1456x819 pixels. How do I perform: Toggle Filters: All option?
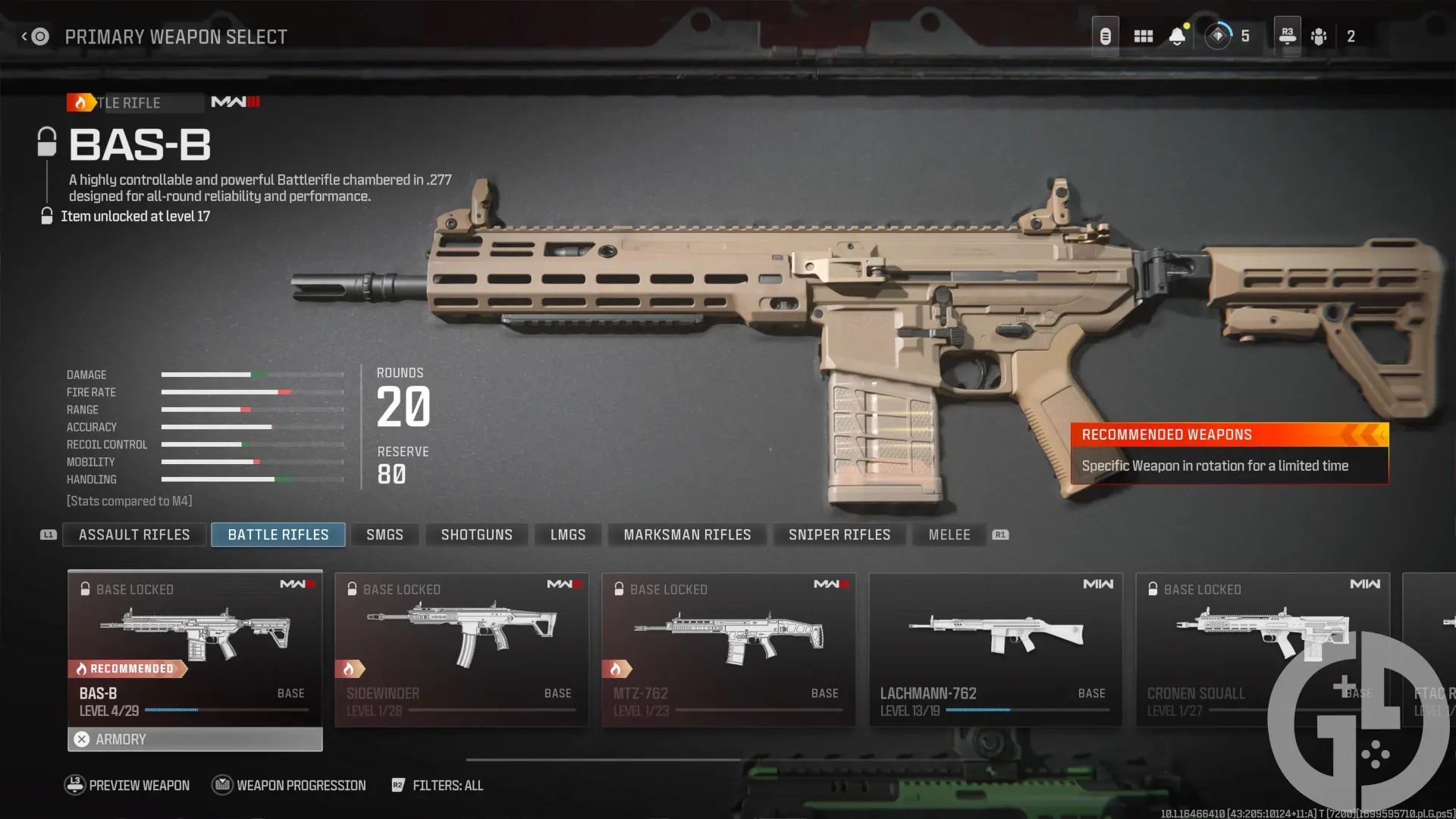[x=438, y=785]
